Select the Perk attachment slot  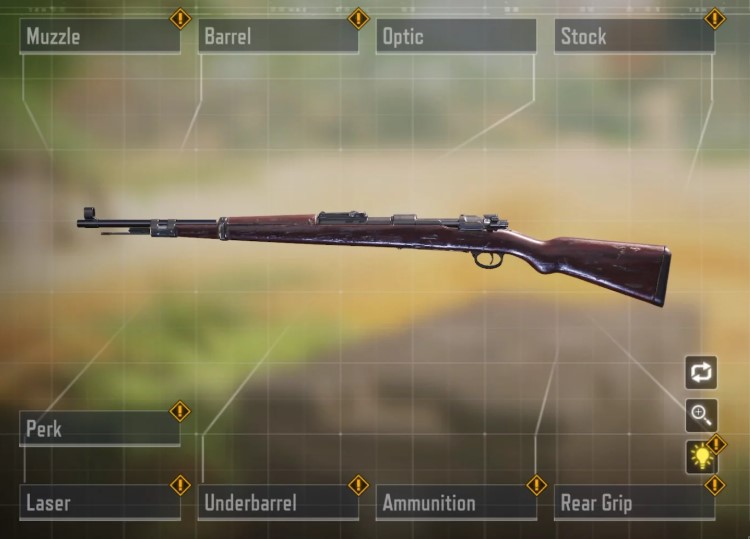click(x=99, y=429)
